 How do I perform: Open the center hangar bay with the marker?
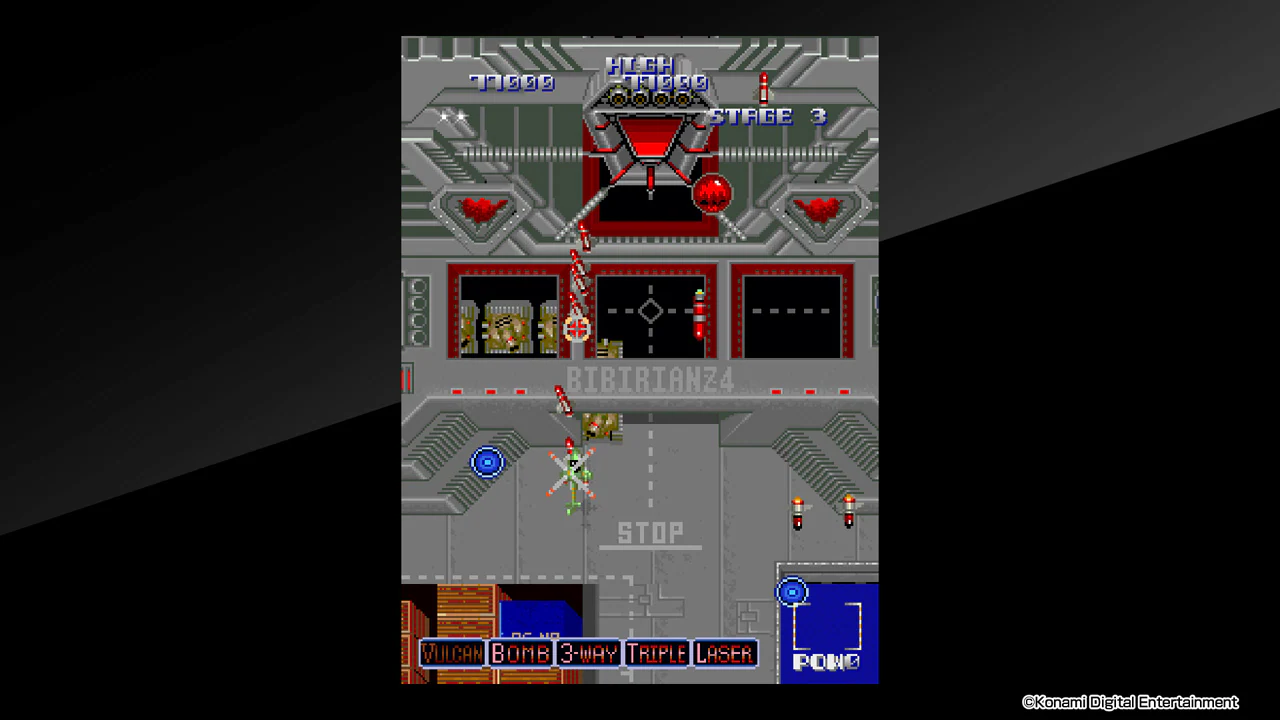(651, 312)
